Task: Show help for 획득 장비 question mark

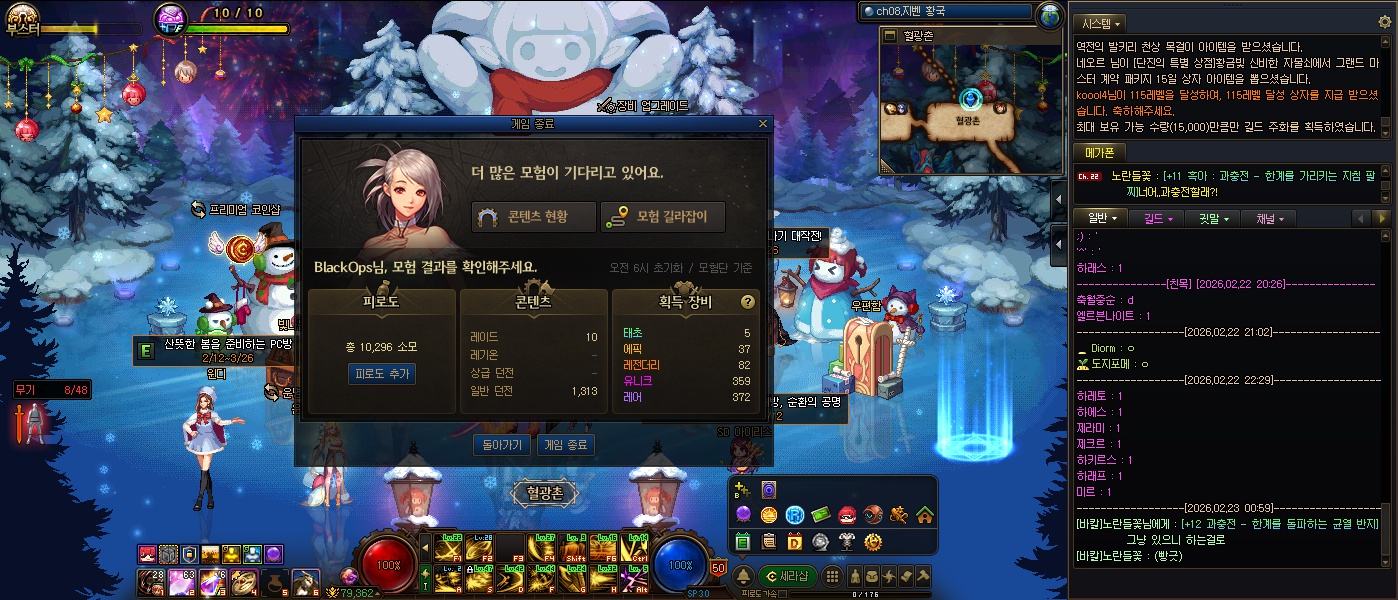Action: coord(747,302)
